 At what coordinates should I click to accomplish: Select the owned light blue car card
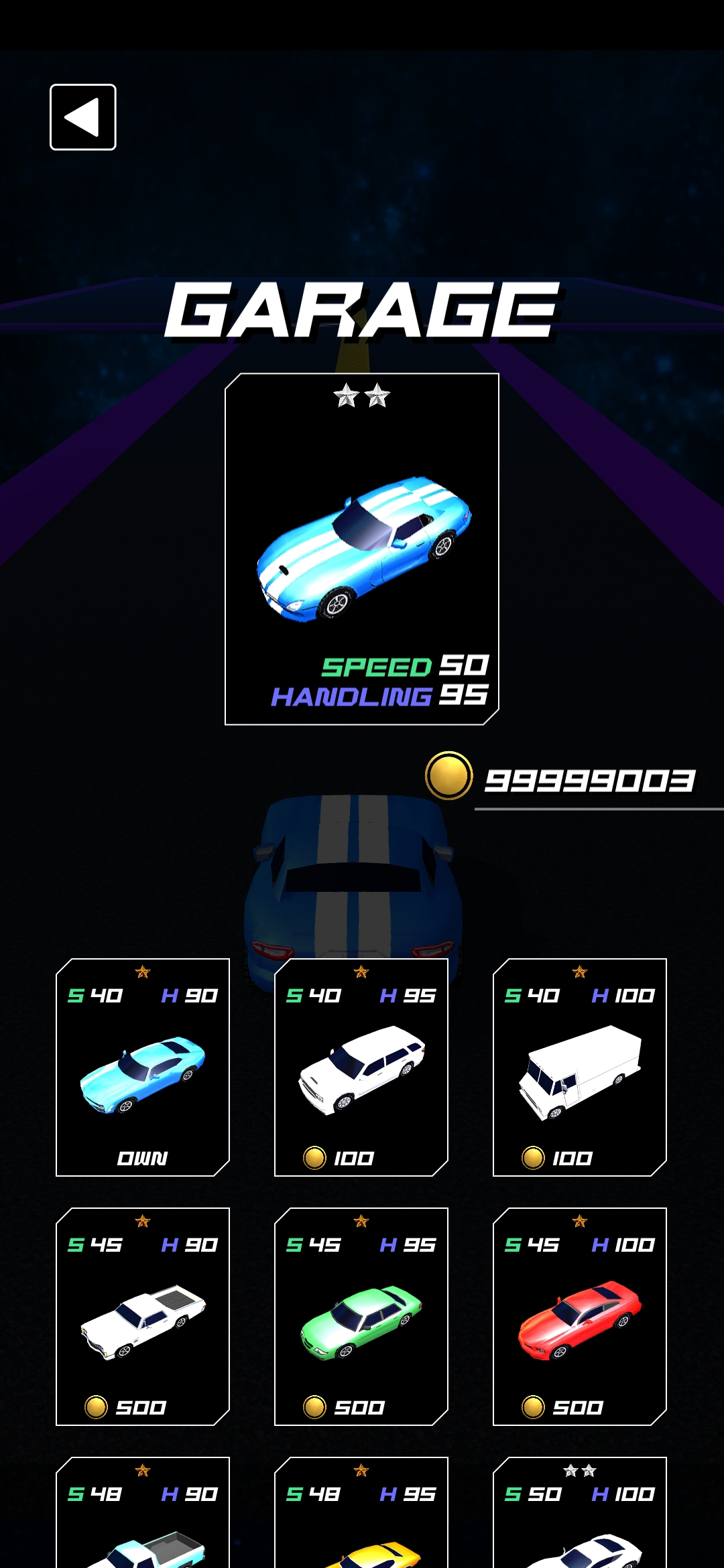[143, 1067]
